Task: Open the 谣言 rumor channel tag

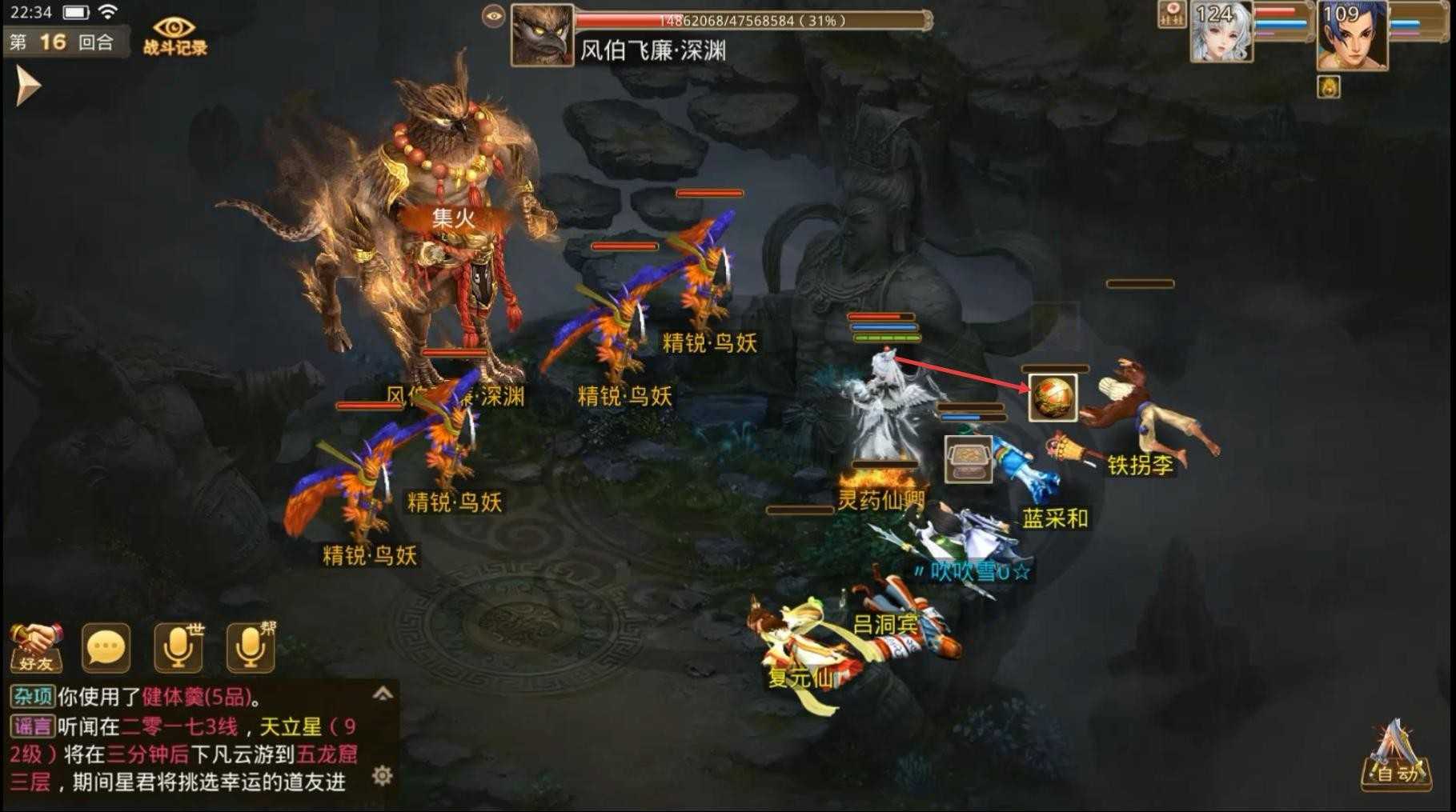Action: (x=32, y=722)
